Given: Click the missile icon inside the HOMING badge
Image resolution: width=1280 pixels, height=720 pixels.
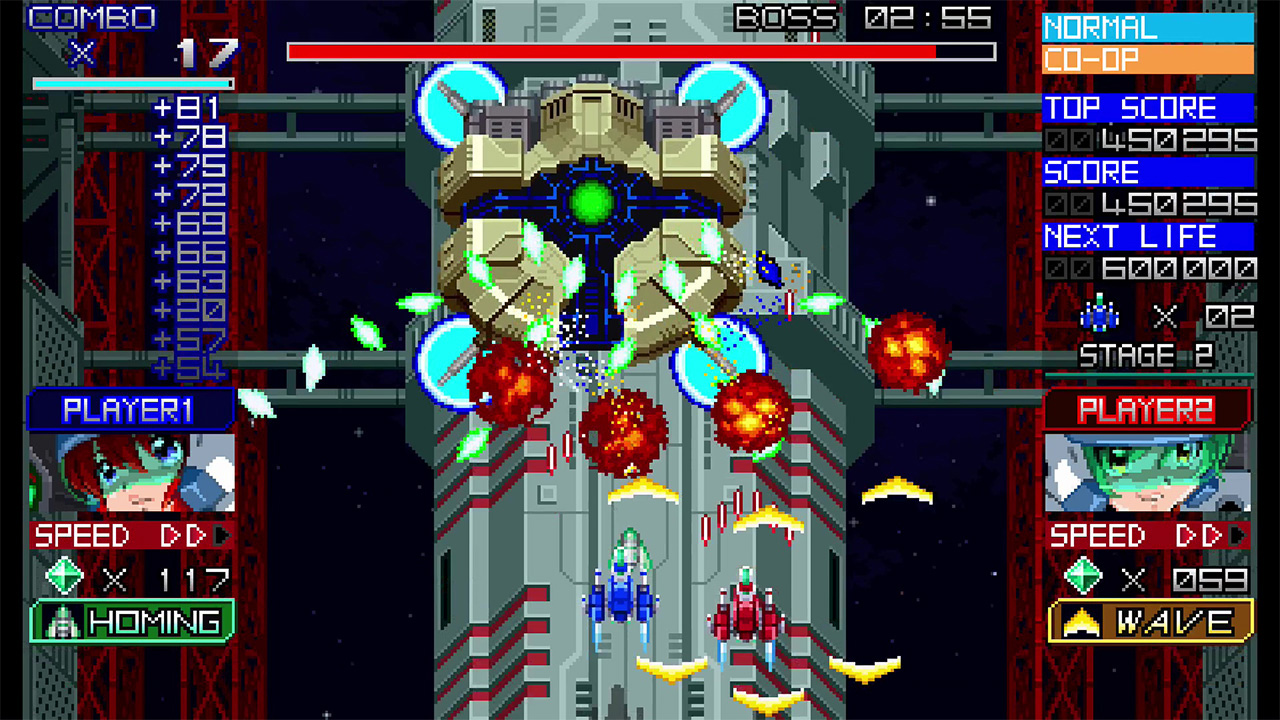Looking at the screenshot, I should click(x=60, y=620).
